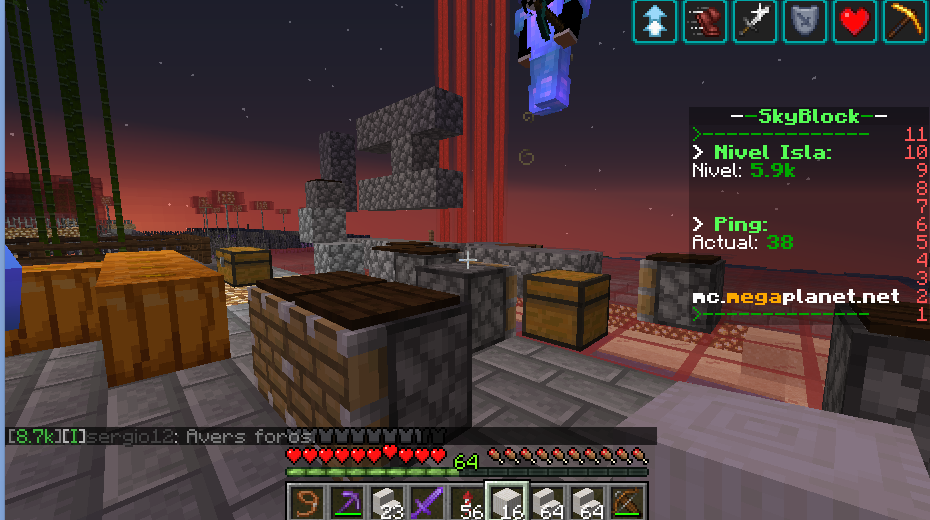Select the enchanted purple pickaxe slot
The width and height of the screenshot is (930, 520).
click(x=346, y=501)
